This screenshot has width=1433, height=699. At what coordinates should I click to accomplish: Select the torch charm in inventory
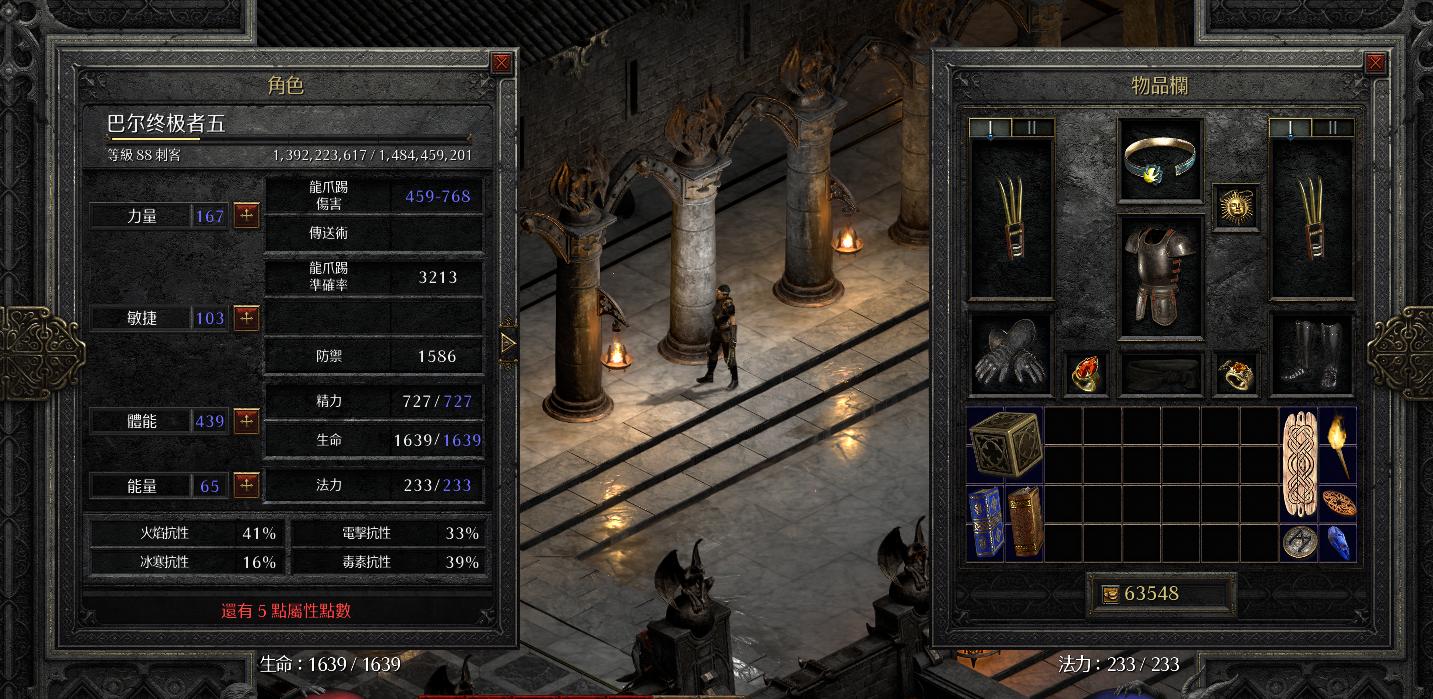(1337, 443)
